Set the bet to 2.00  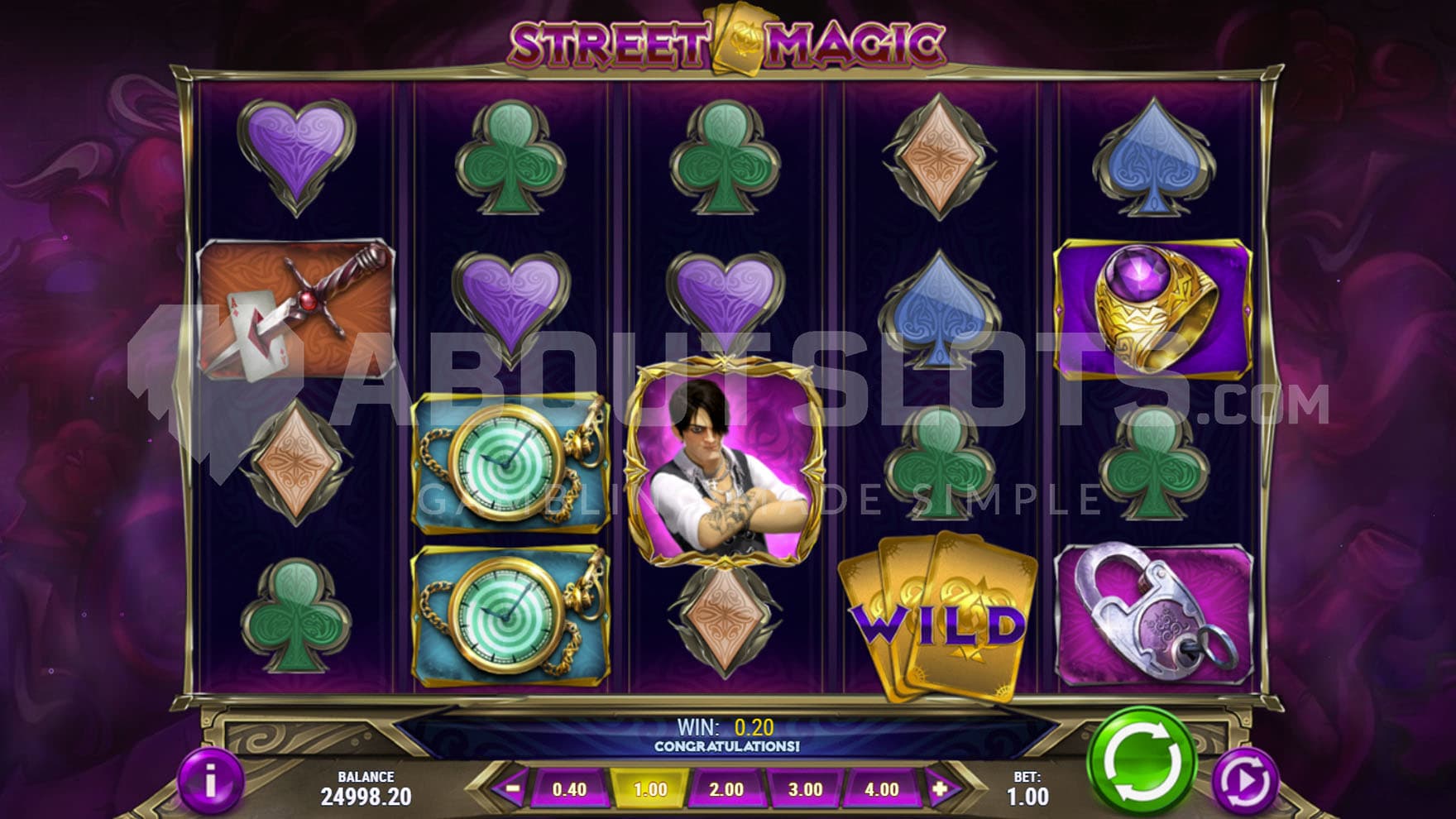(726, 789)
